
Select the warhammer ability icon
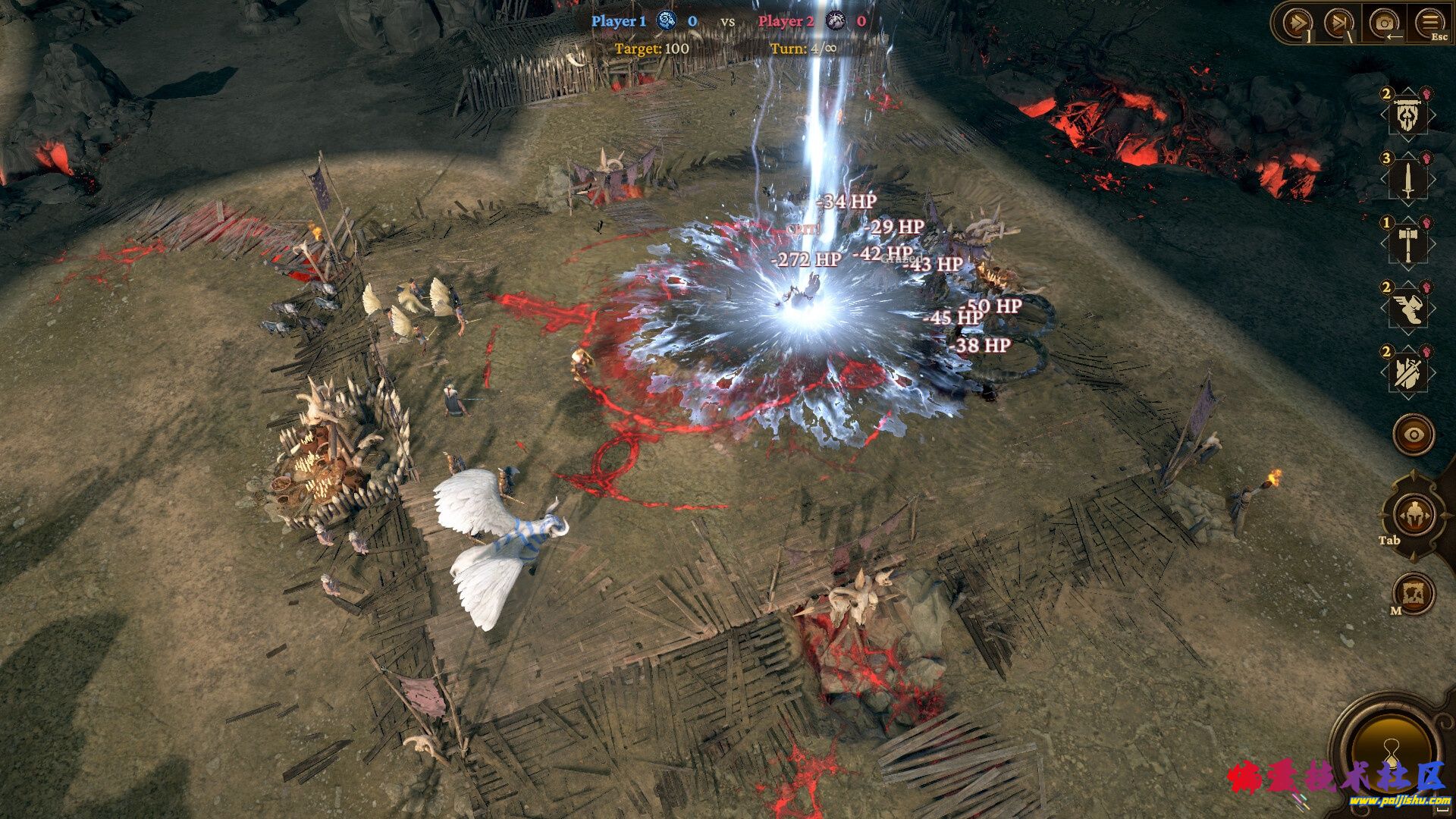click(1407, 244)
